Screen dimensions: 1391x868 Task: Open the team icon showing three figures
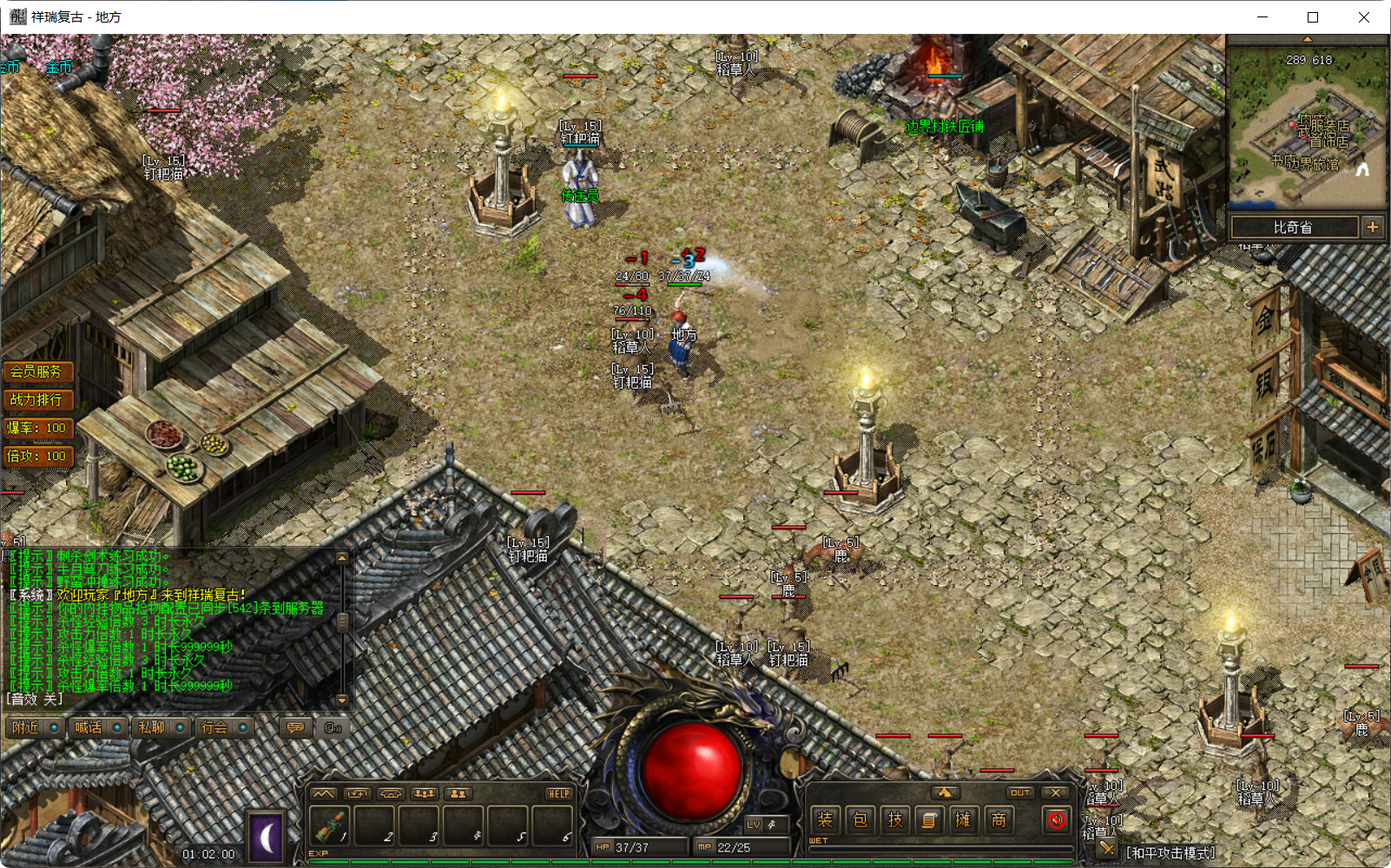[424, 793]
